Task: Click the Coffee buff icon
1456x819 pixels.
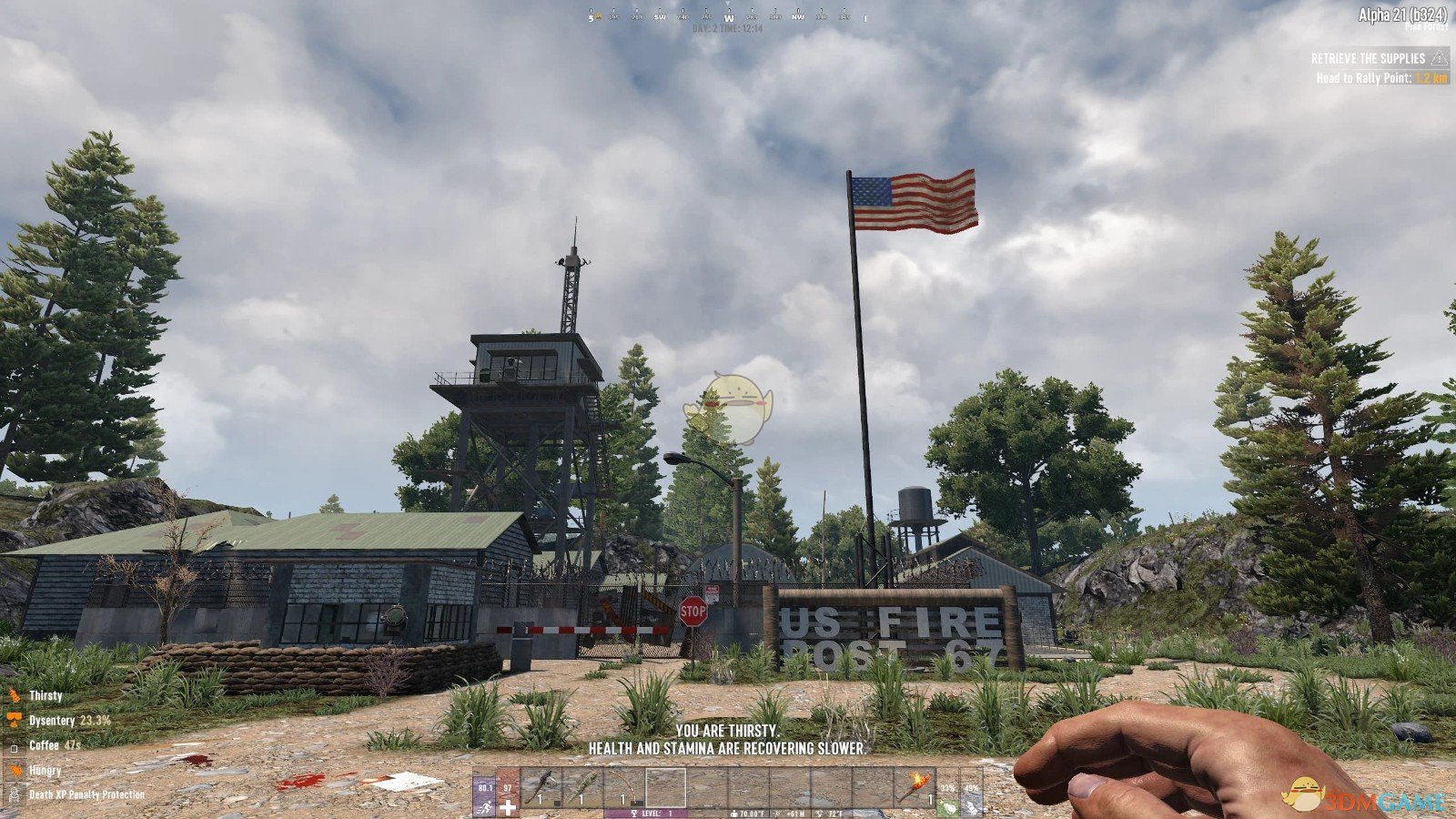Action: (15, 745)
